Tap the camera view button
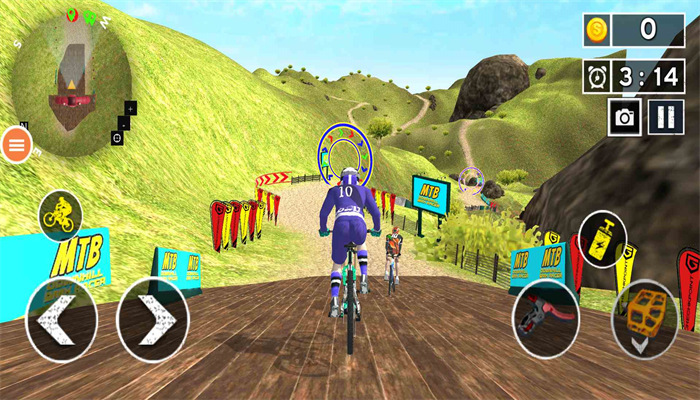700x400 pixels. pos(625,118)
